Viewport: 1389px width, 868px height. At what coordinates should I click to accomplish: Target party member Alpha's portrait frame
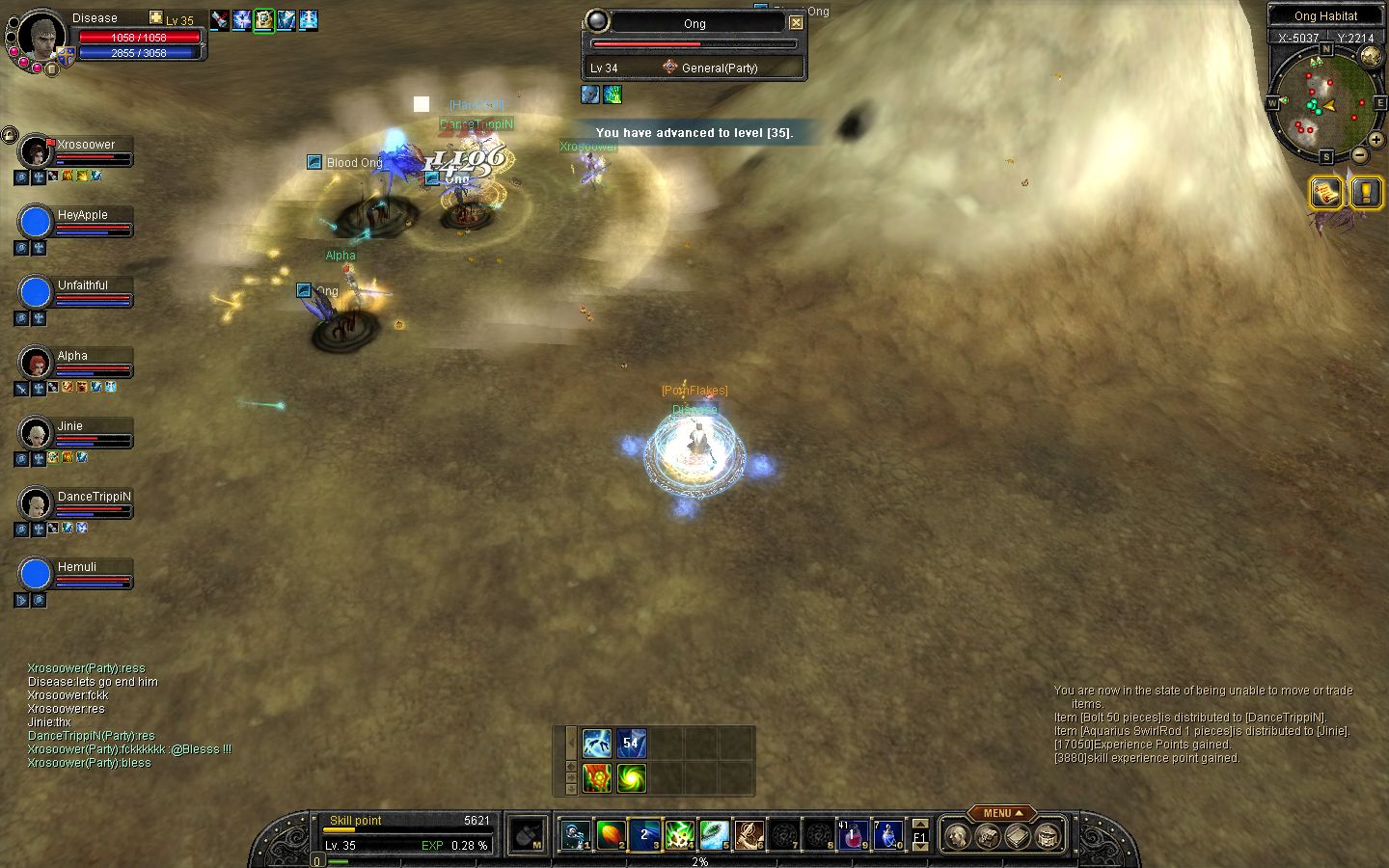37,363
